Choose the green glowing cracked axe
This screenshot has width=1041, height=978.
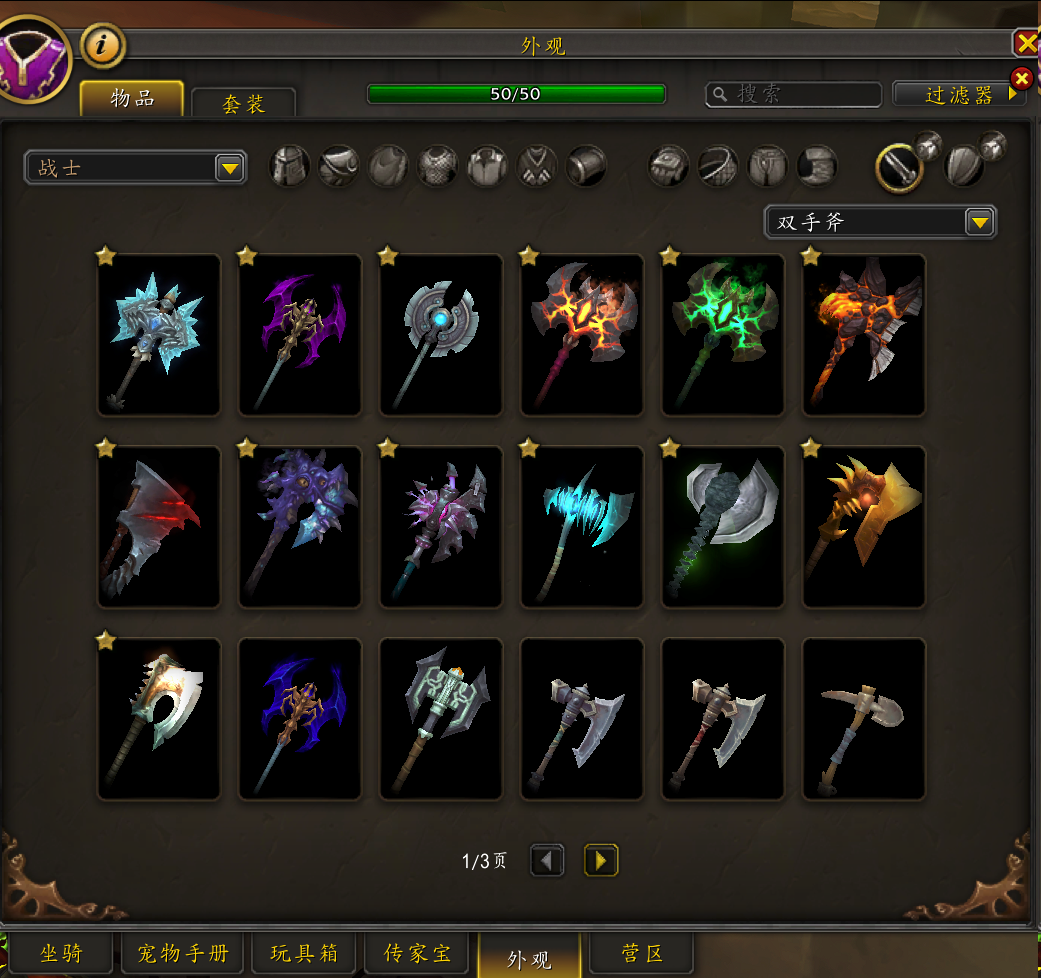723,335
